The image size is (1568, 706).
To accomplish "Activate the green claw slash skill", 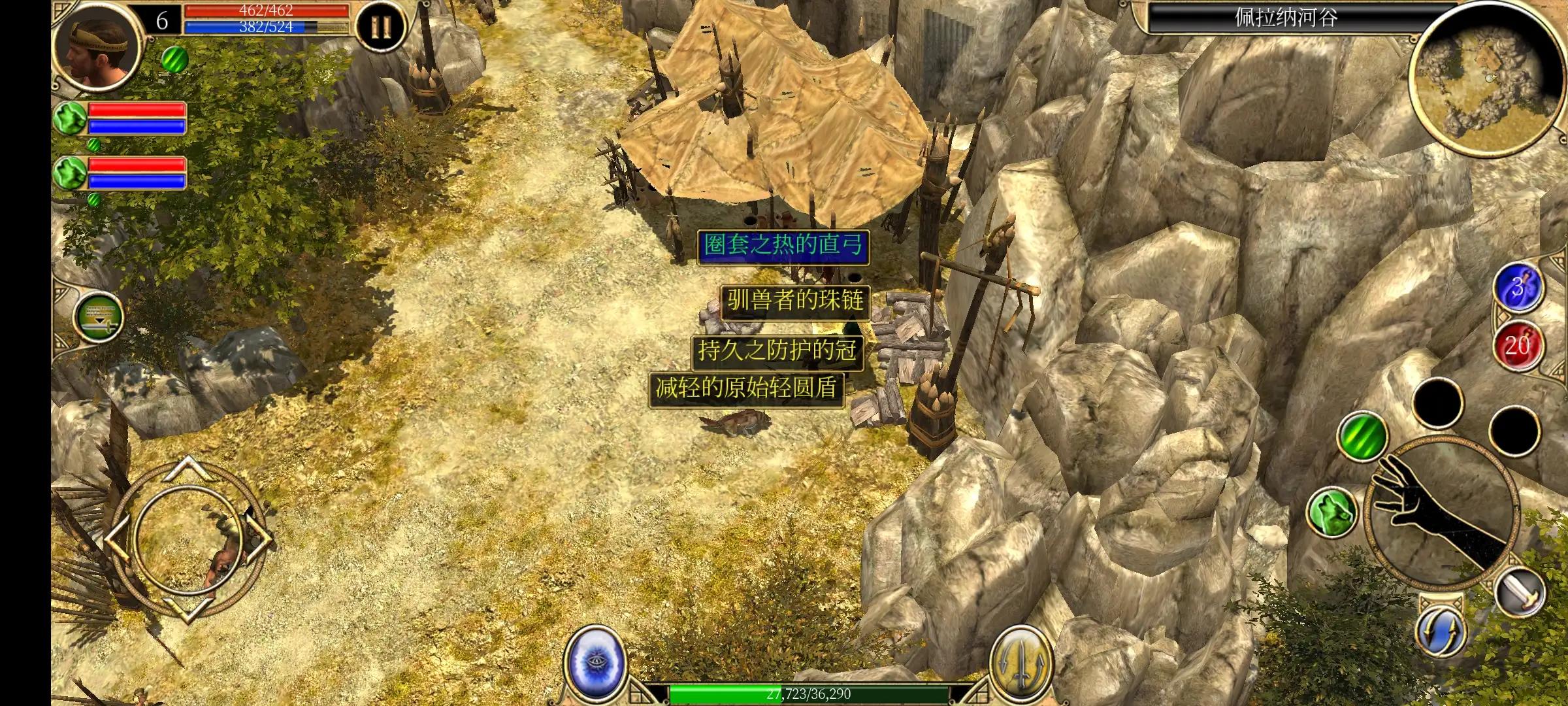I will [1363, 433].
